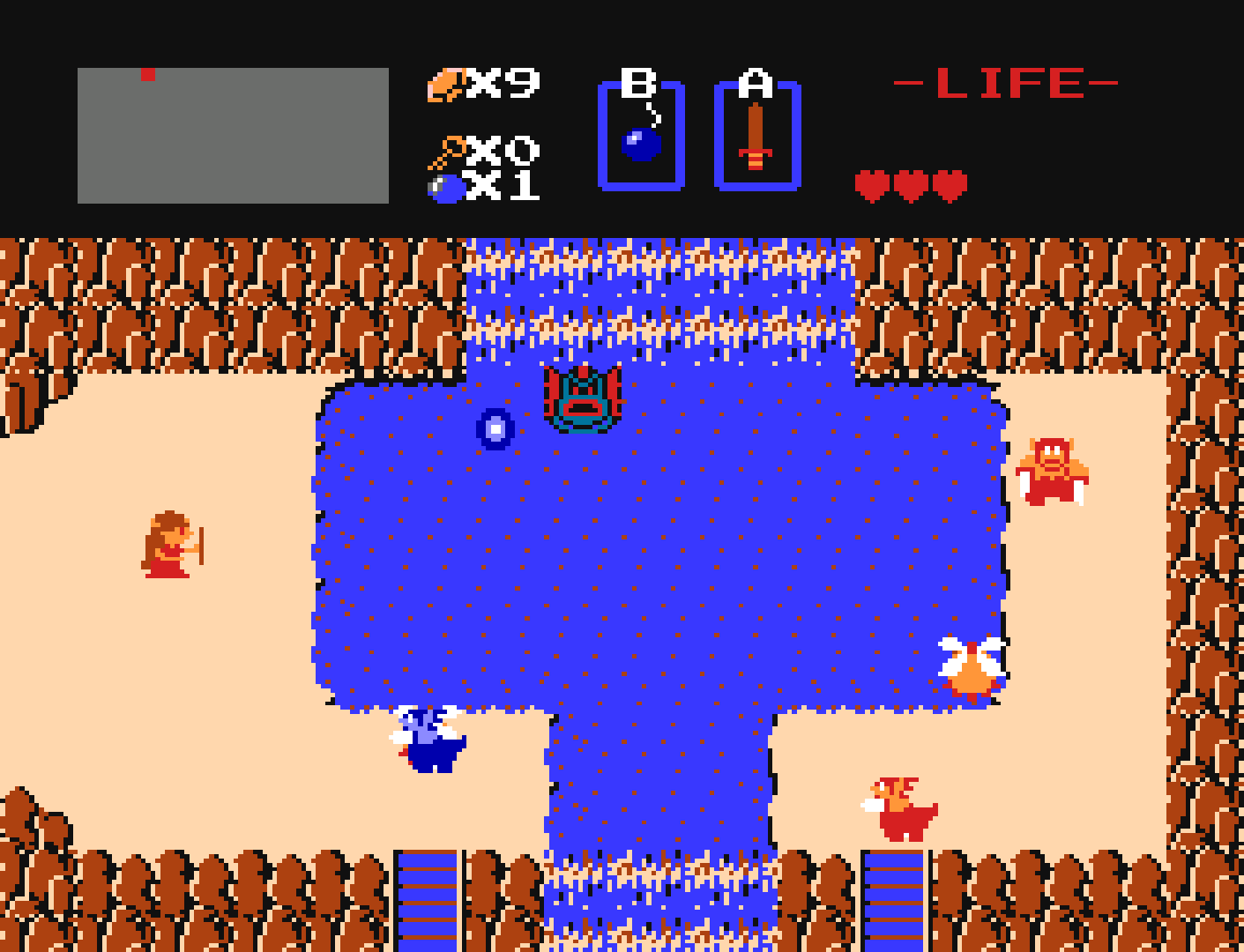Screen dimensions: 1244x952
Task: Click the first heart in the life meter
Action: (874, 182)
